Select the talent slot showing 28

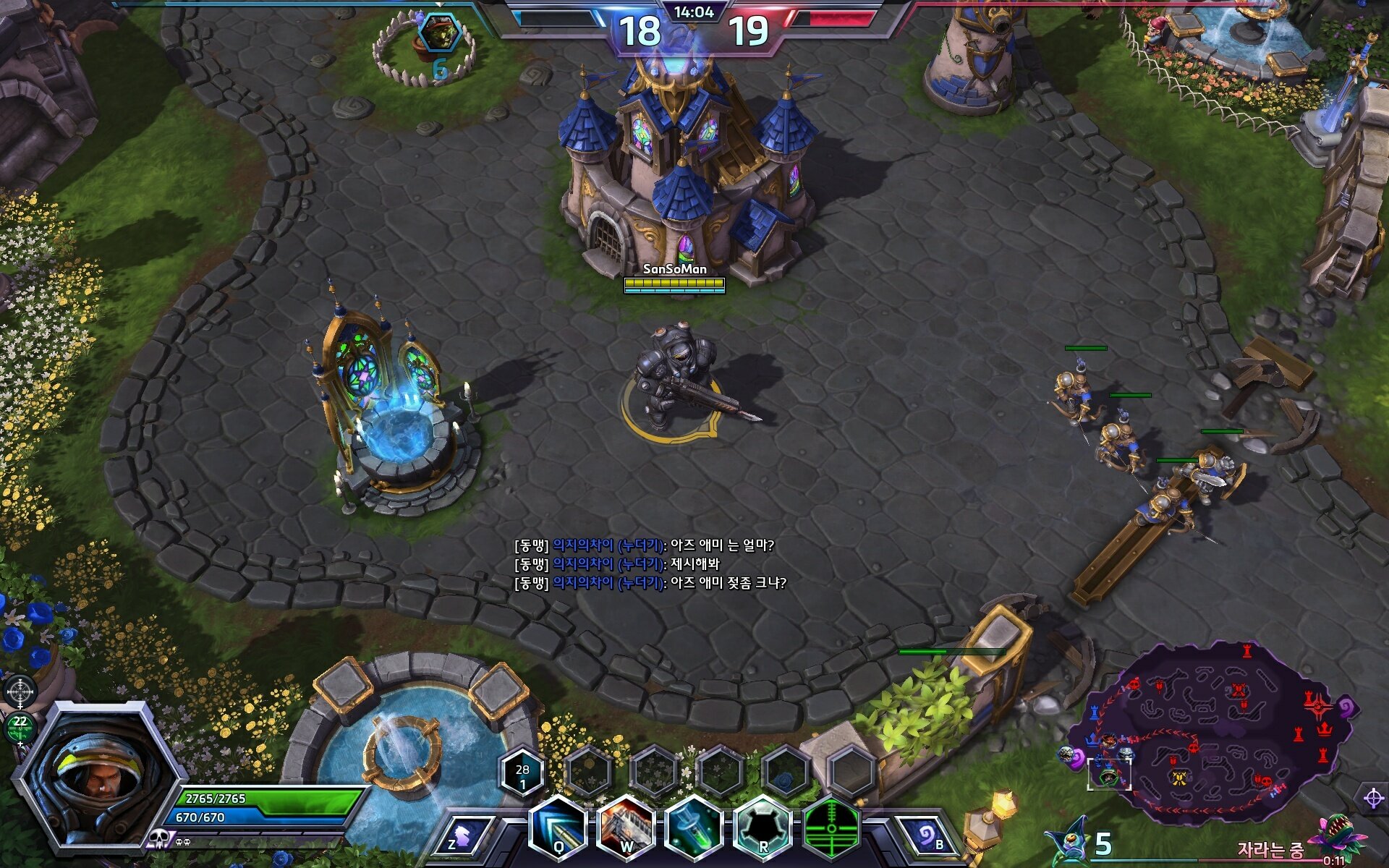[522, 774]
